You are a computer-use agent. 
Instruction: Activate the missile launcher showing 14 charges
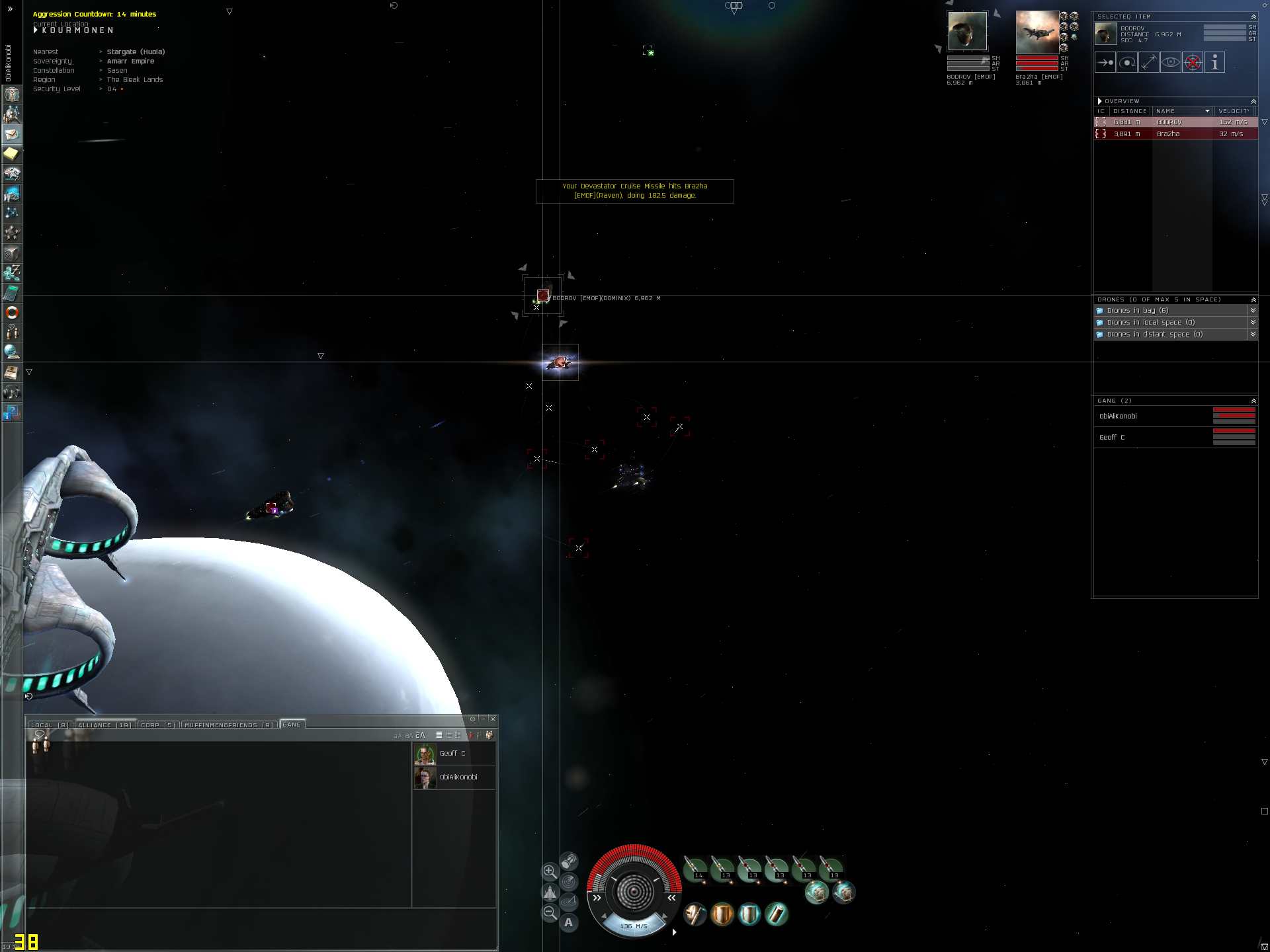point(695,868)
